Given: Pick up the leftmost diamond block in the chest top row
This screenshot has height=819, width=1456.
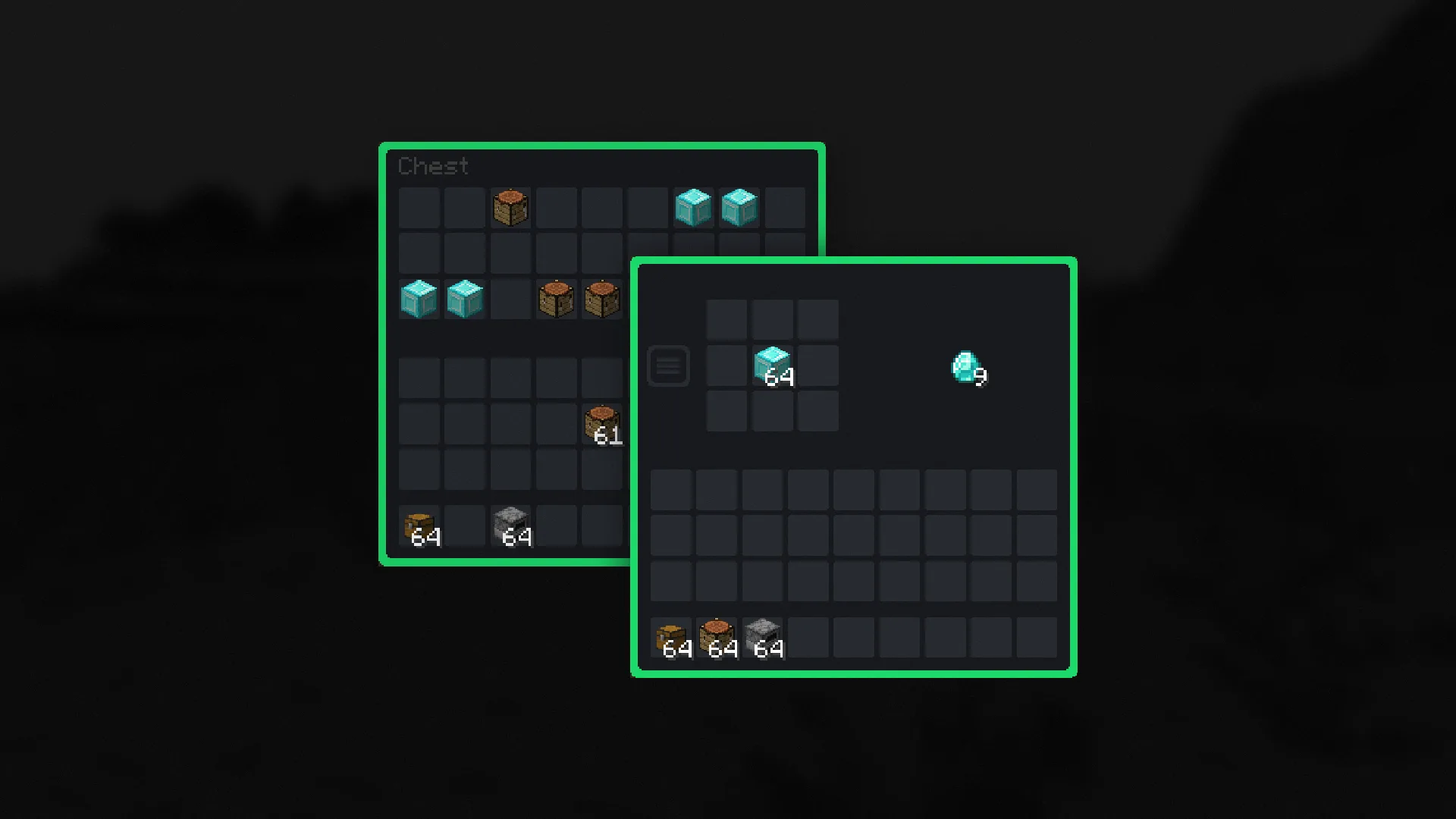Looking at the screenshot, I should pyautogui.click(x=693, y=207).
